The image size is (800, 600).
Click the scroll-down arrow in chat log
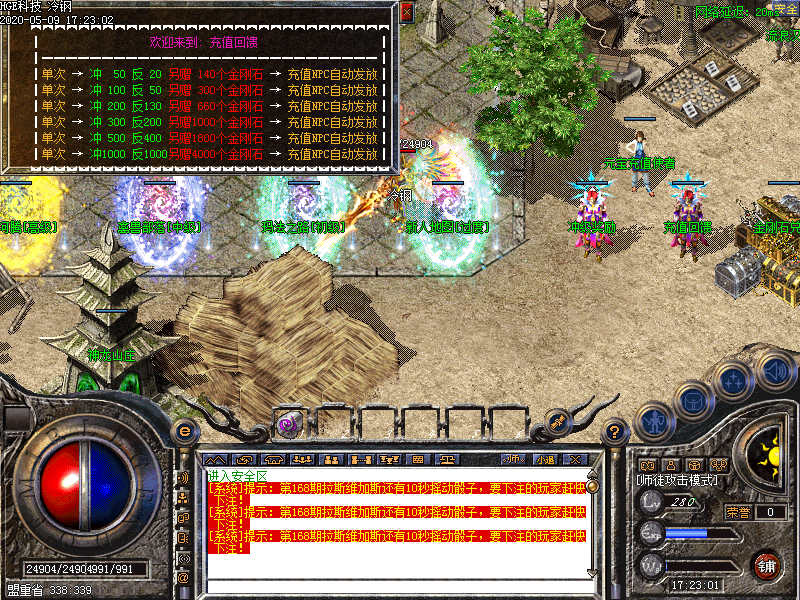pos(592,573)
